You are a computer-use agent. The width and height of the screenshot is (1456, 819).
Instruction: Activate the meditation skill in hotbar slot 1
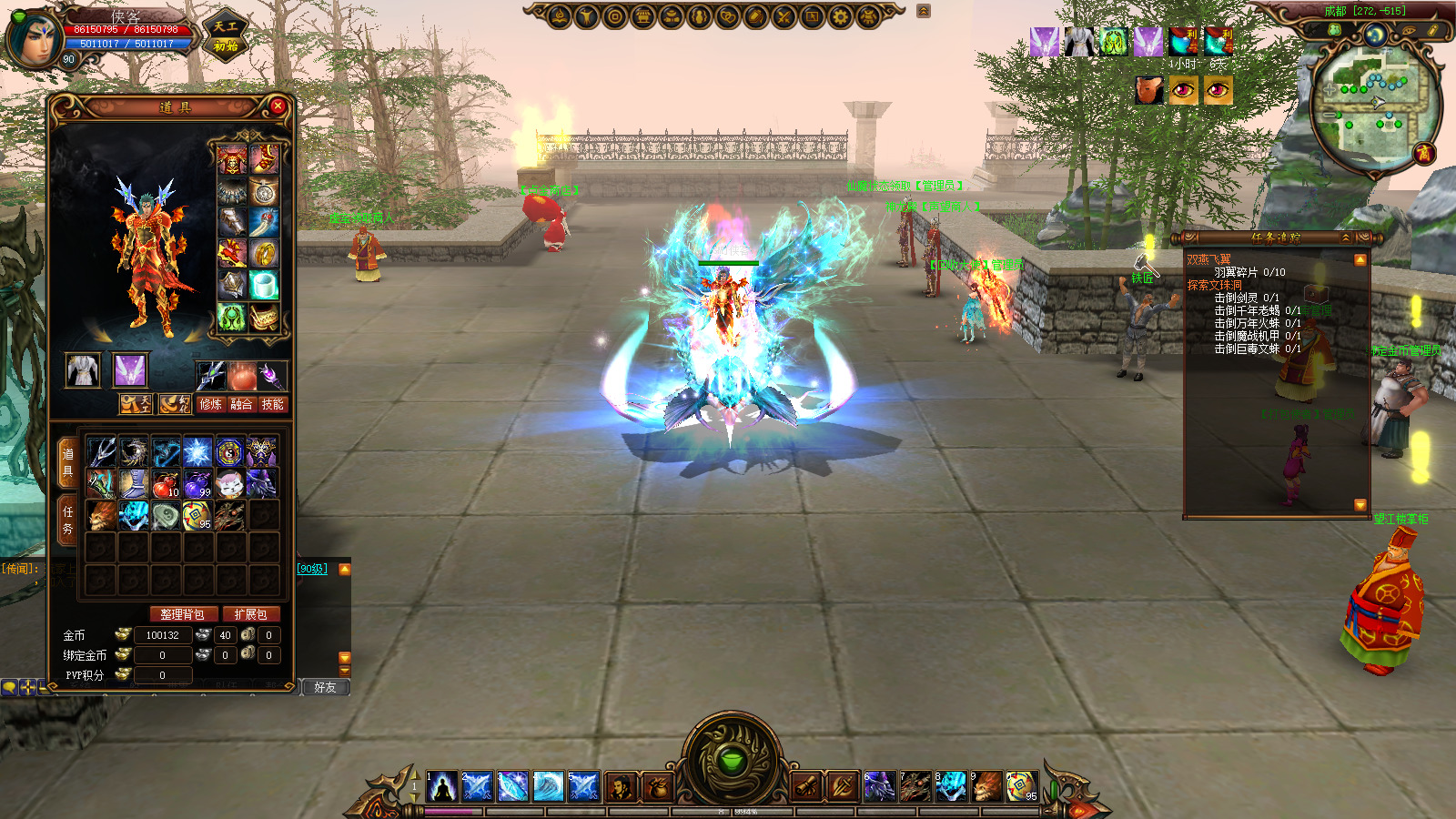pyautogui.click(x=442, y=786)
